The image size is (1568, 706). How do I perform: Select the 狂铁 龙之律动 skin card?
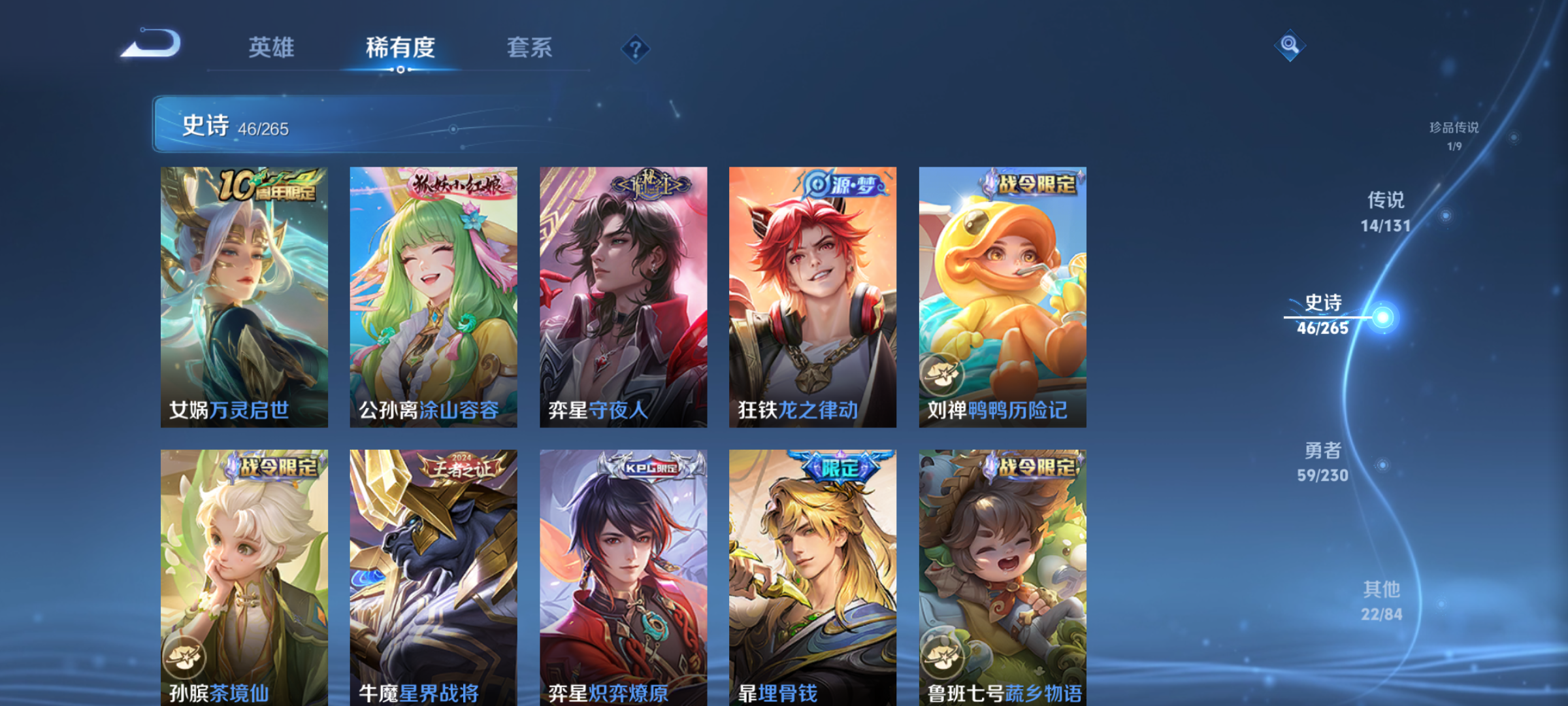(x=813, y=297)
